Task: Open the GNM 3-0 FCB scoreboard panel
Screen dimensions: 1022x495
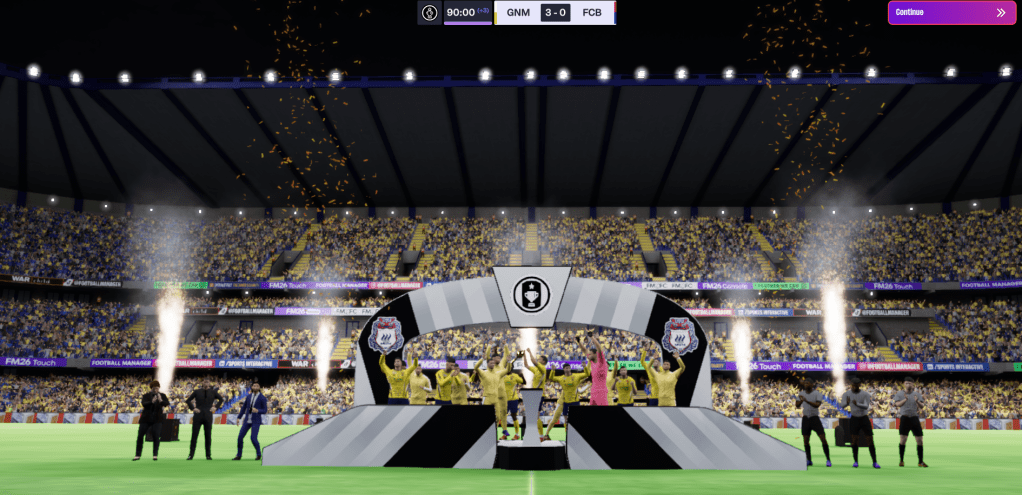Action: 554,13
